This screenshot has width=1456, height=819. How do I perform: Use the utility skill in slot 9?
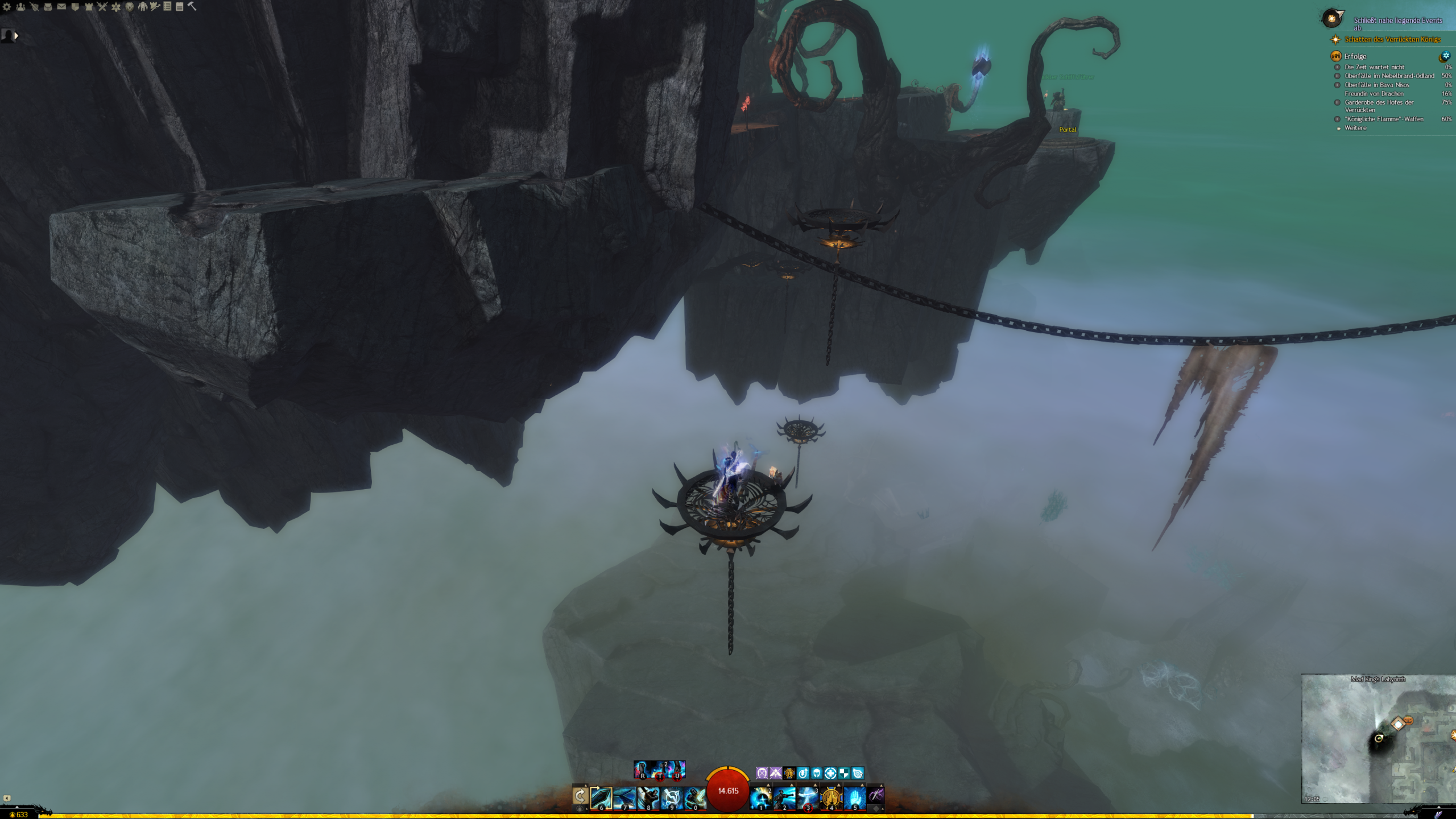tap(672, 797)
